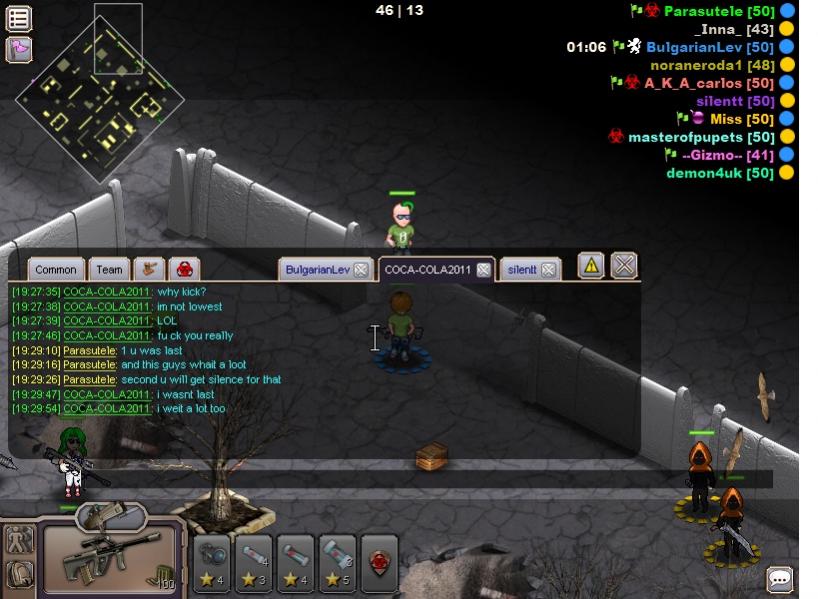The image size is (818, 599).
Task: Select the BulgarianLev private chat tab
Action: (317, 270)
